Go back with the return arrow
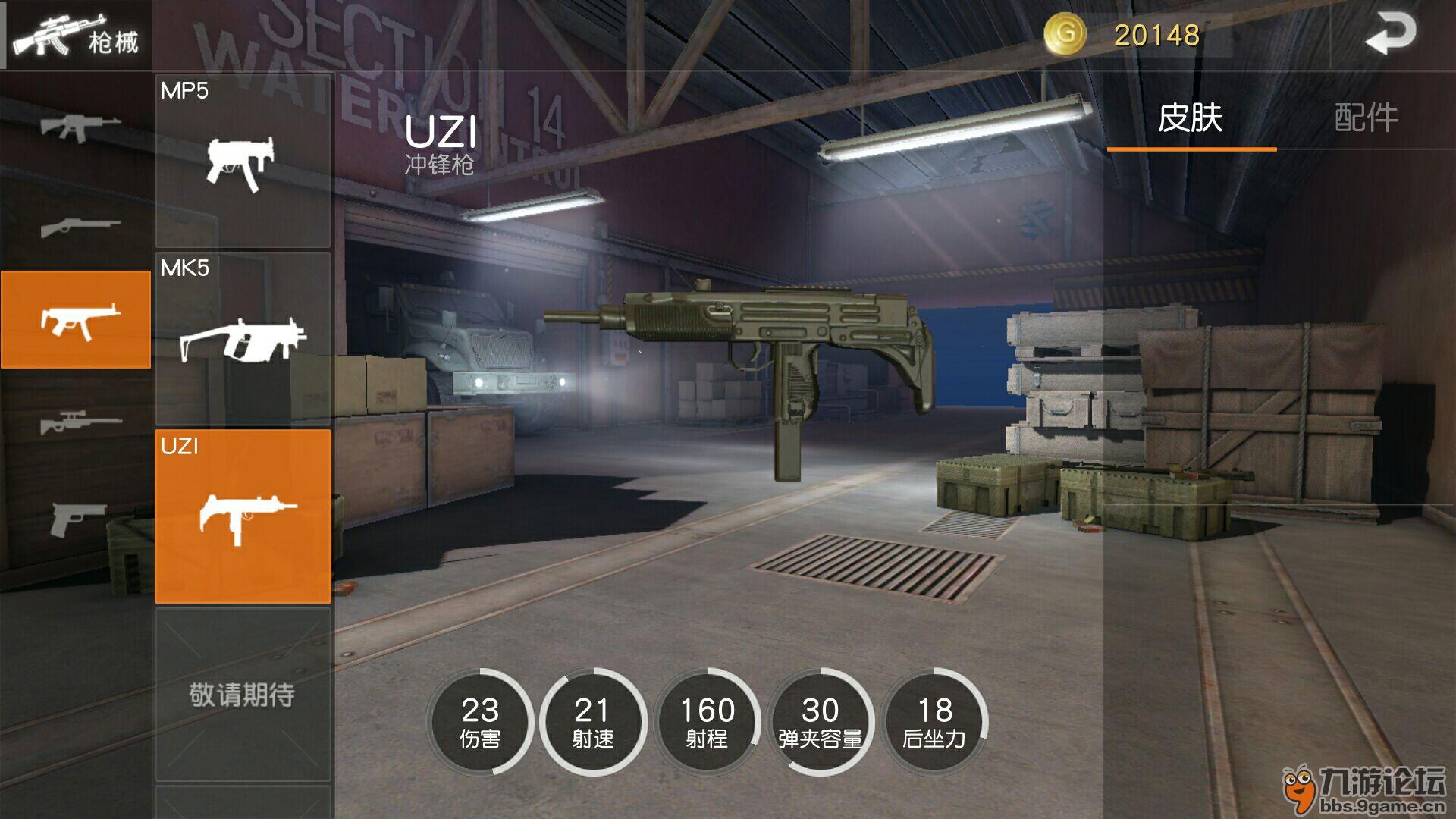The height and width of the screenshot is (819, 1456). (x=1390, y=35)
